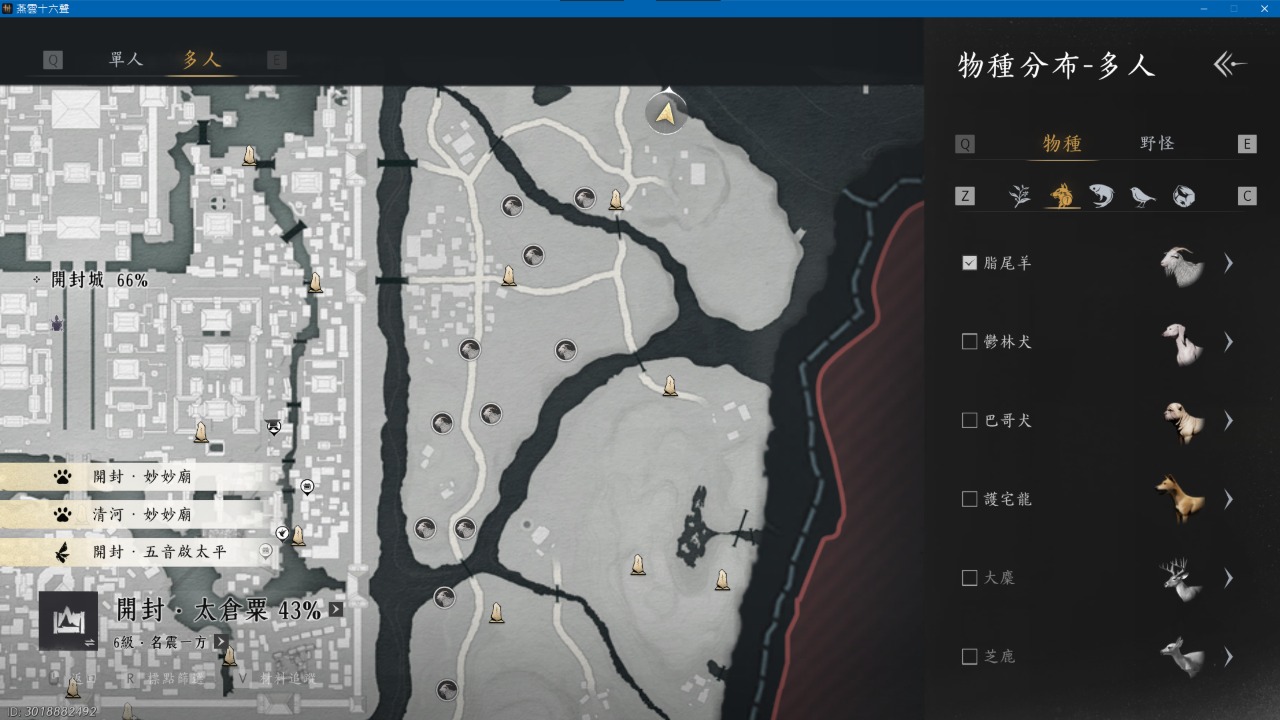1280x720 pixels.
Task: Tick the 鬱林犬 checkbox
Action: [969, 342]
